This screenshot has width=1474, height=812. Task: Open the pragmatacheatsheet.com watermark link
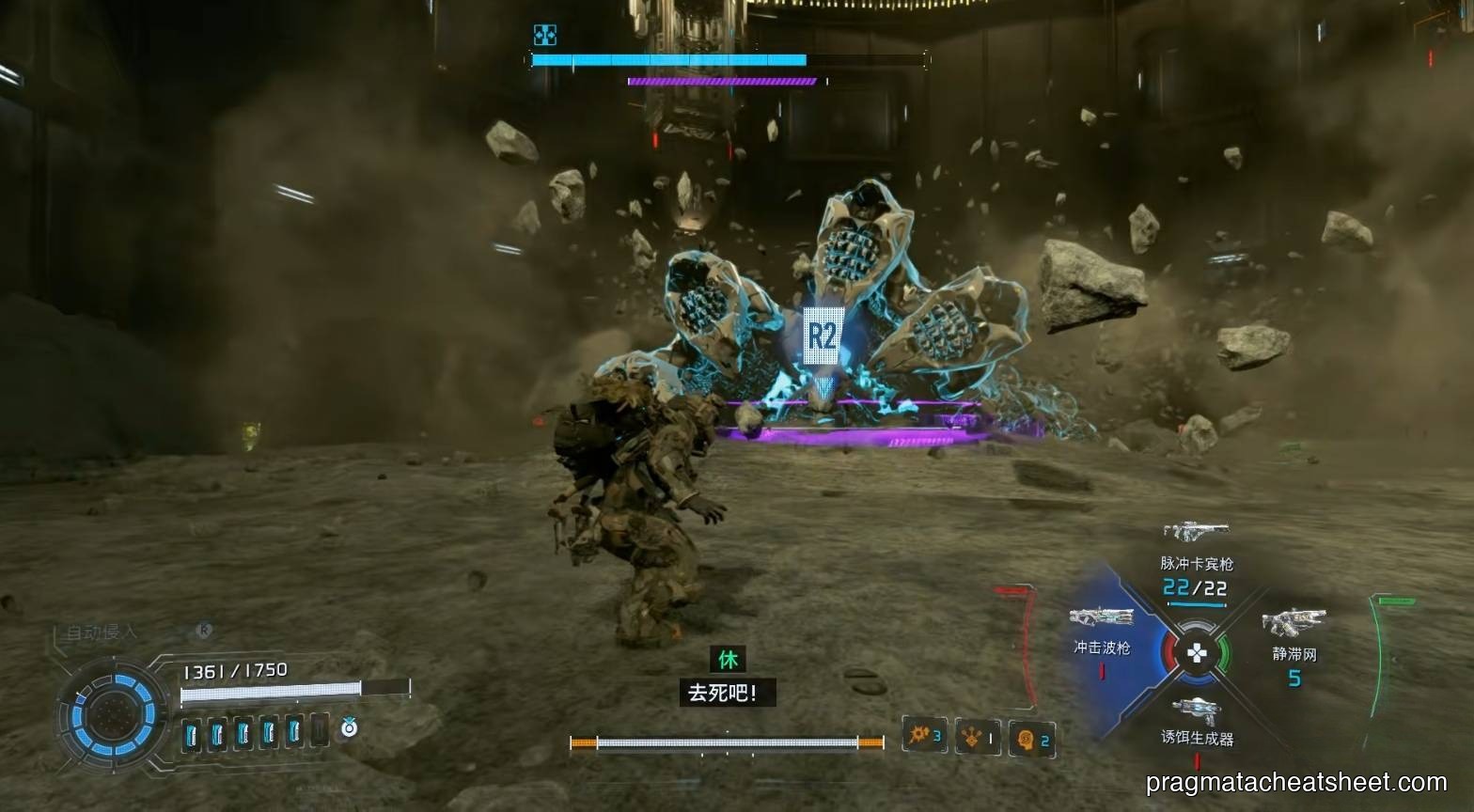(x=1296, y=782)
